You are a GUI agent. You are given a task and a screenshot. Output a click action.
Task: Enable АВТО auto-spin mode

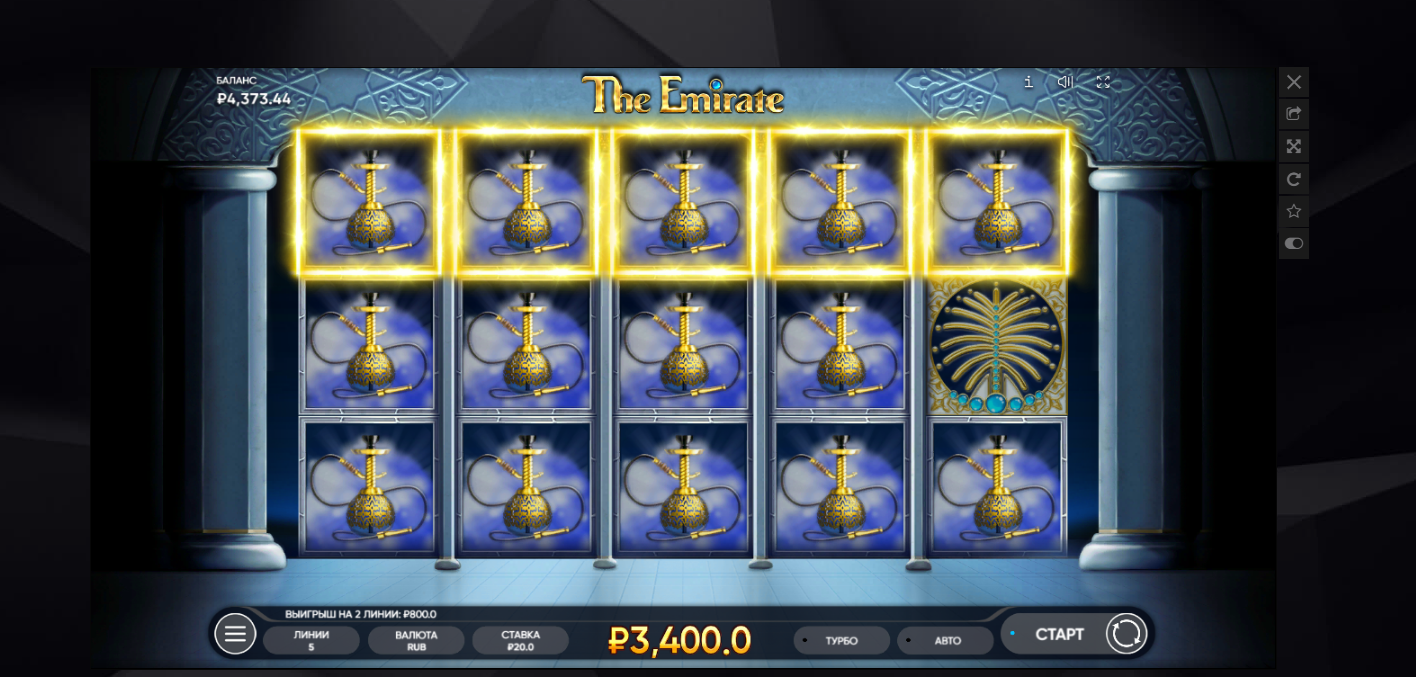coord(946,640)
